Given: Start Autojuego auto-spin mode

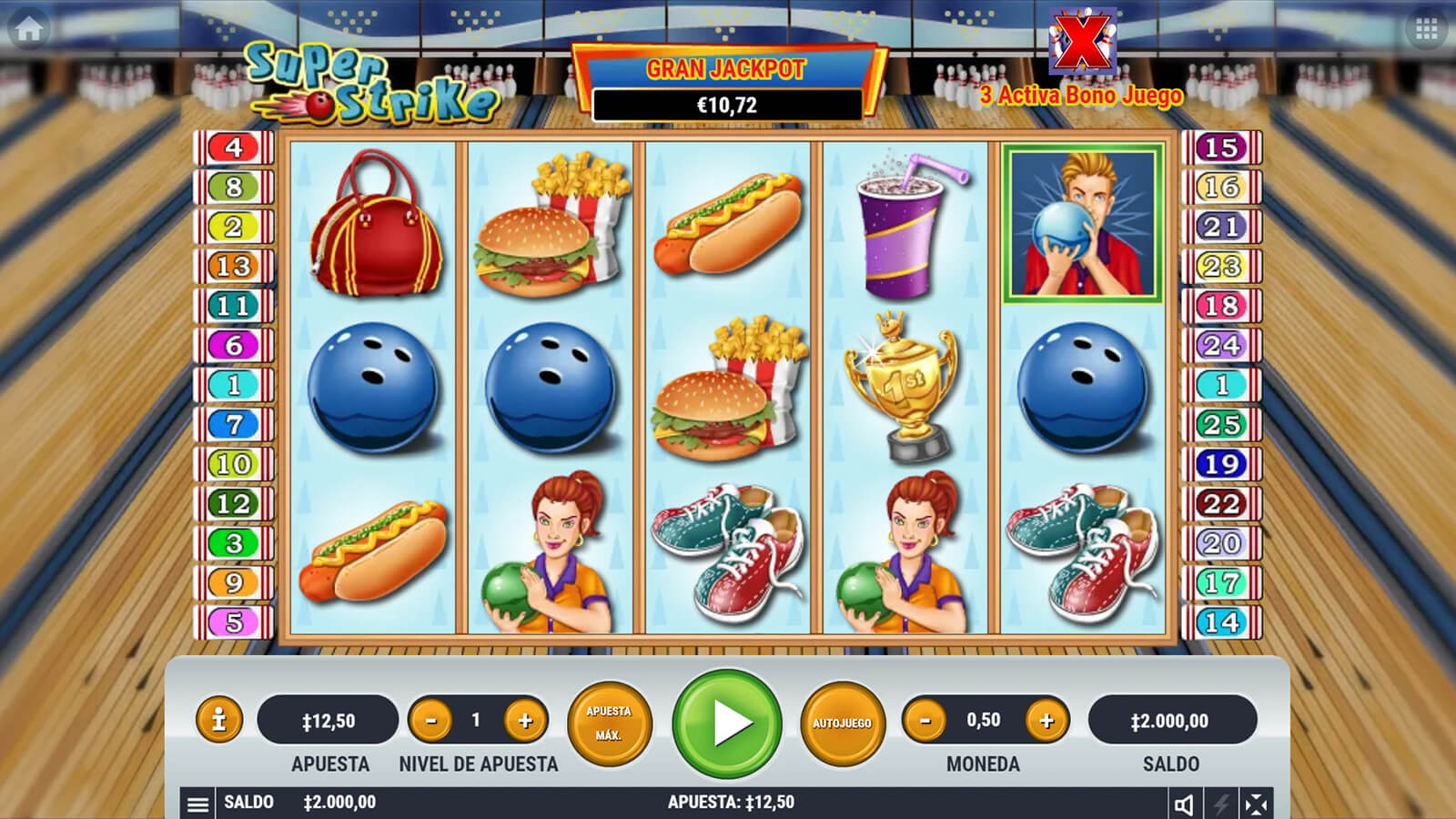Looking at the screenshot, I should 842,723.
